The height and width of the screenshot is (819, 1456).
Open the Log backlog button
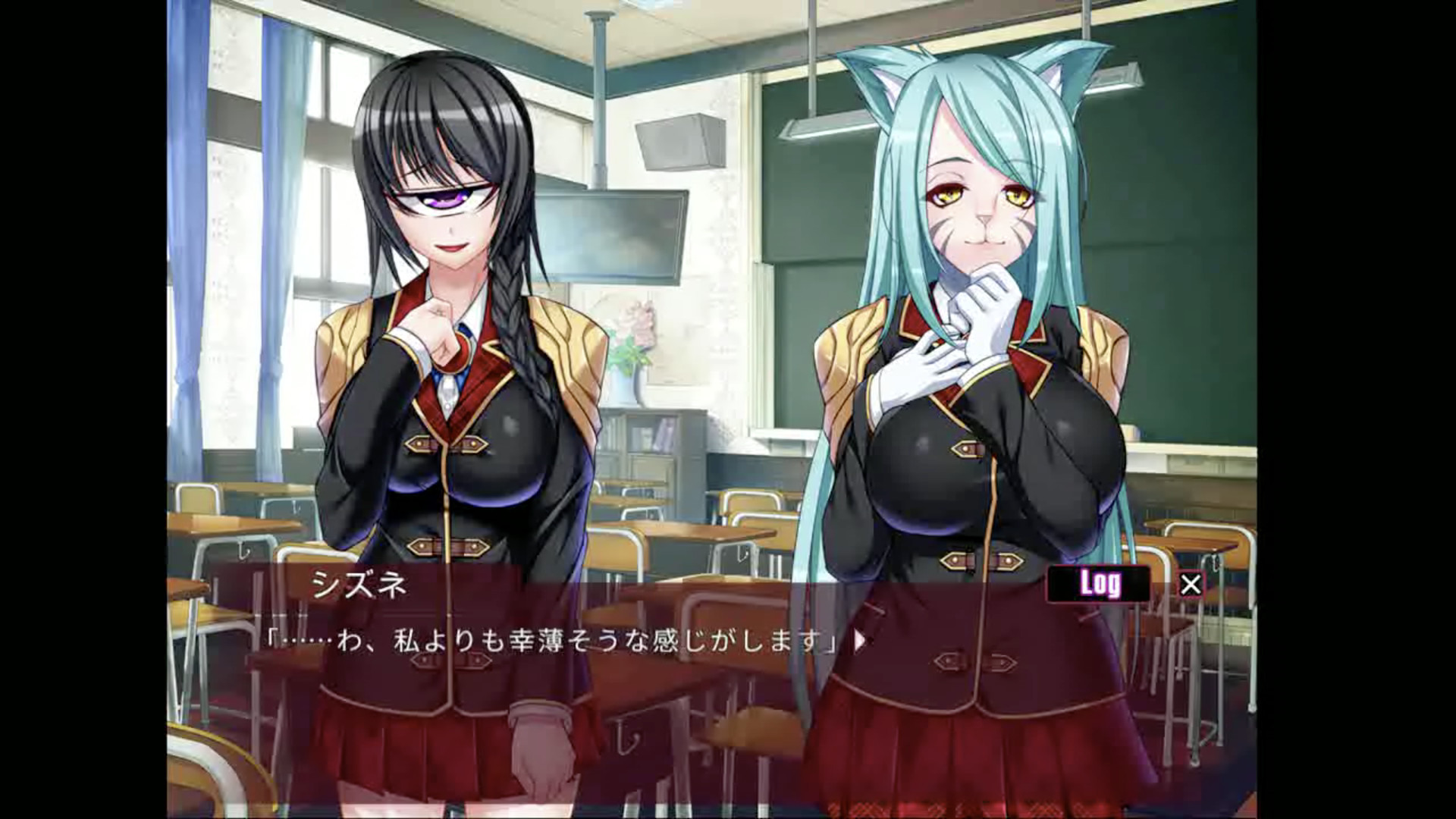point(1099,584)
